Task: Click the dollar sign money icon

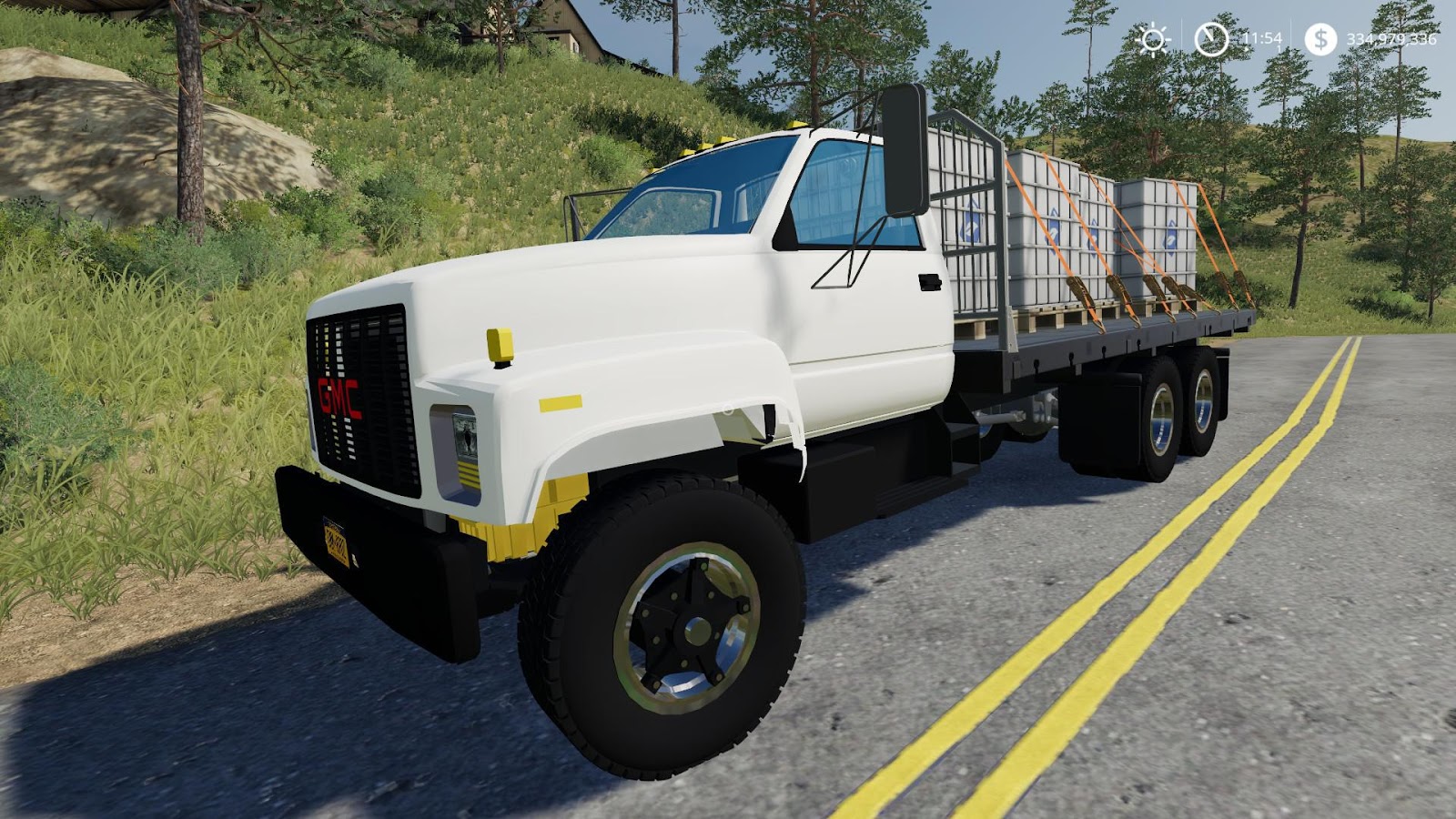Action: (x=1321, y=39)
